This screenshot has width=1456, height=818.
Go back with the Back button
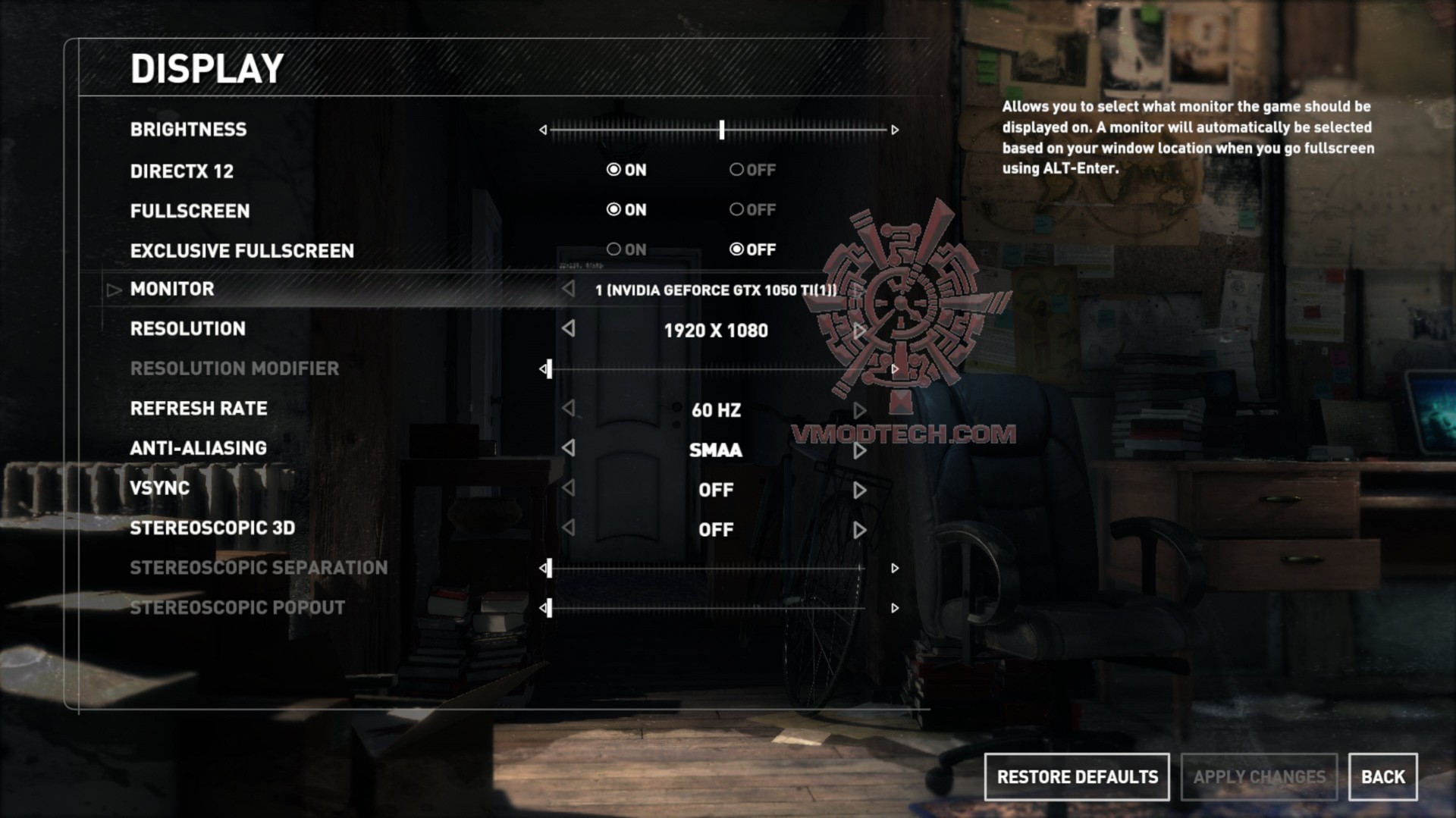pyautogui.click(x=1382, y=777)
